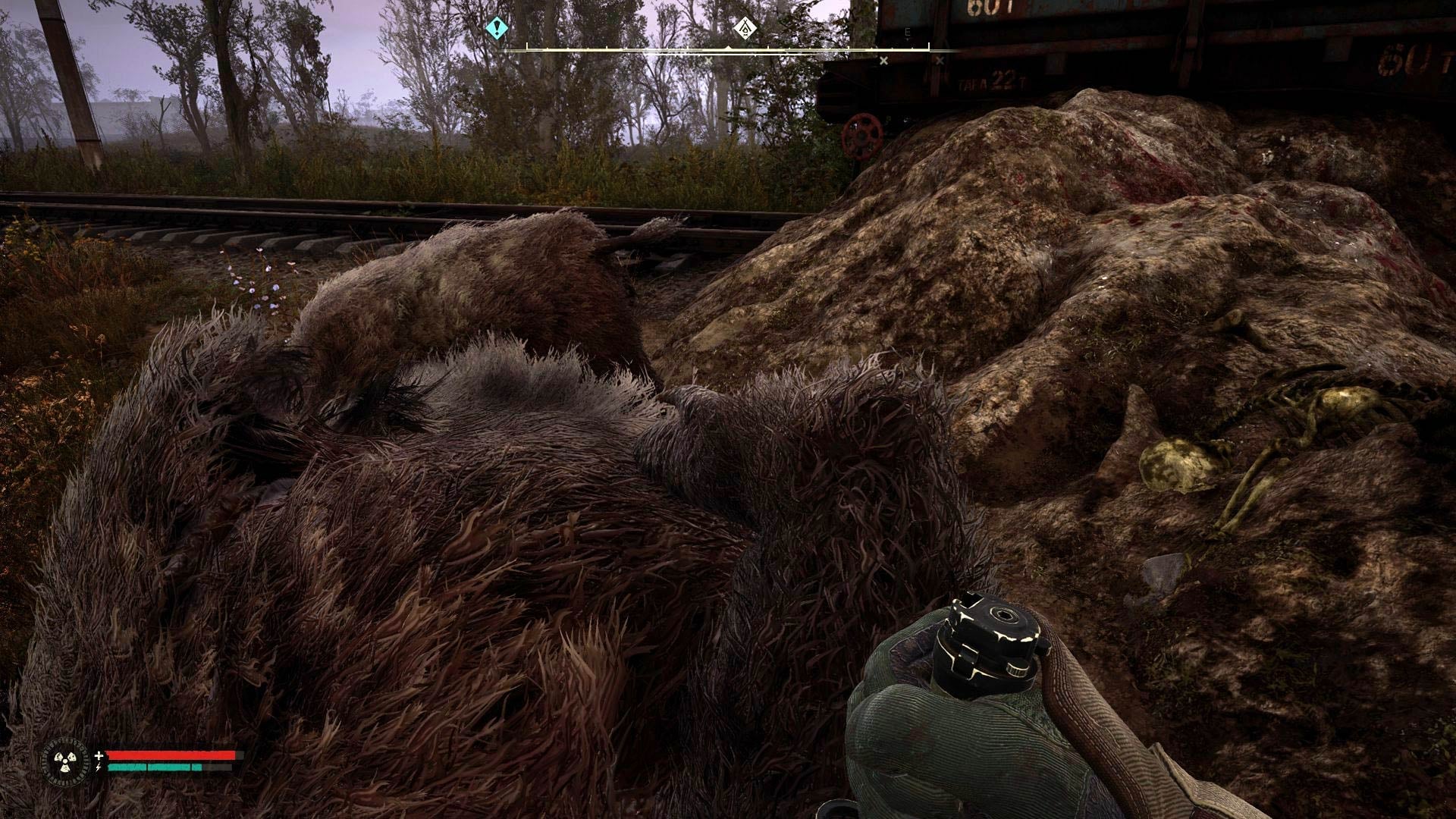Click the radiation Geiger counter dial

(64, 761)
